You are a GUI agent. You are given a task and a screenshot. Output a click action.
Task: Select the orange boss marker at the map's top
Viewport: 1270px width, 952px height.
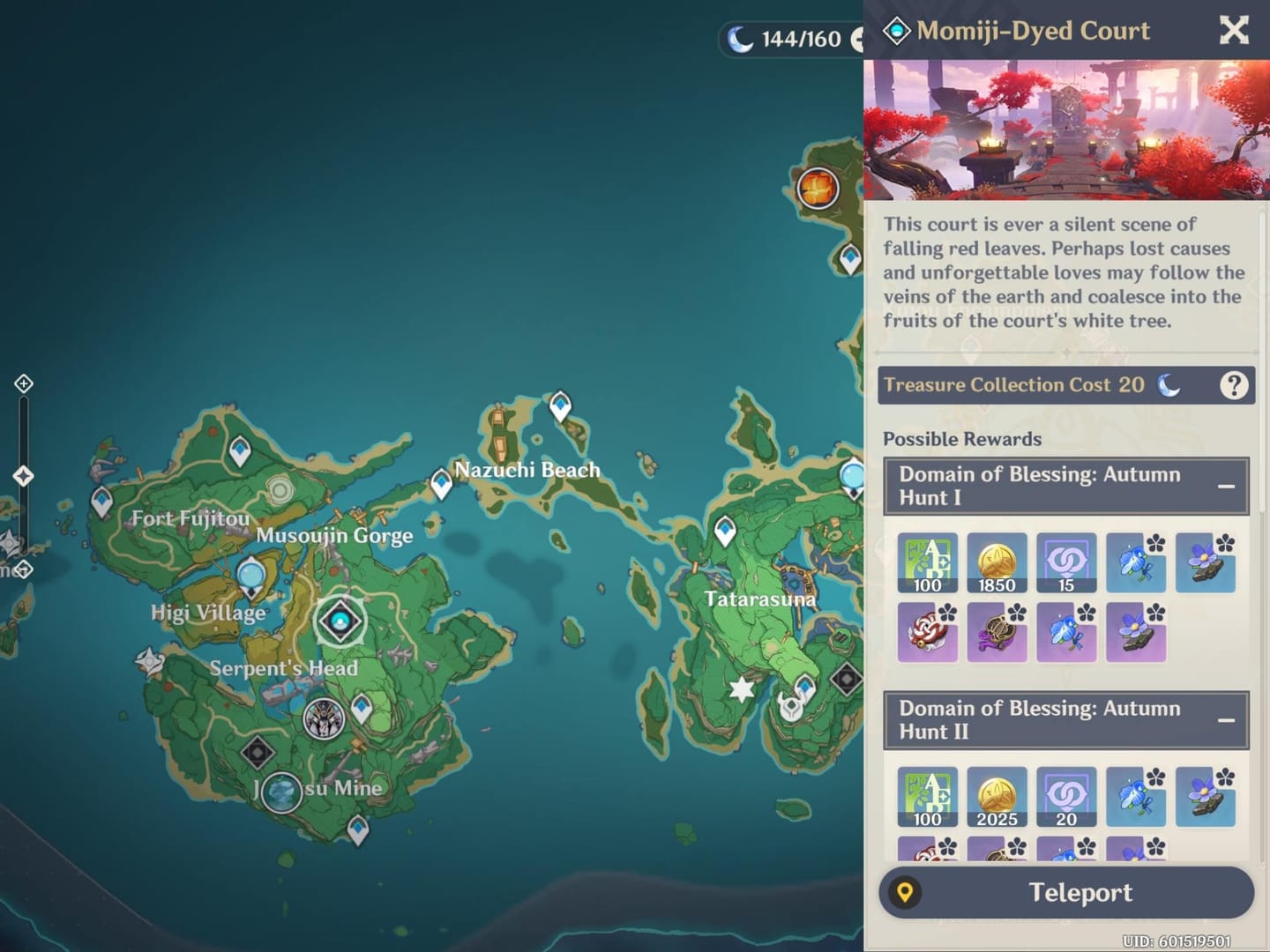pos(818,188)
